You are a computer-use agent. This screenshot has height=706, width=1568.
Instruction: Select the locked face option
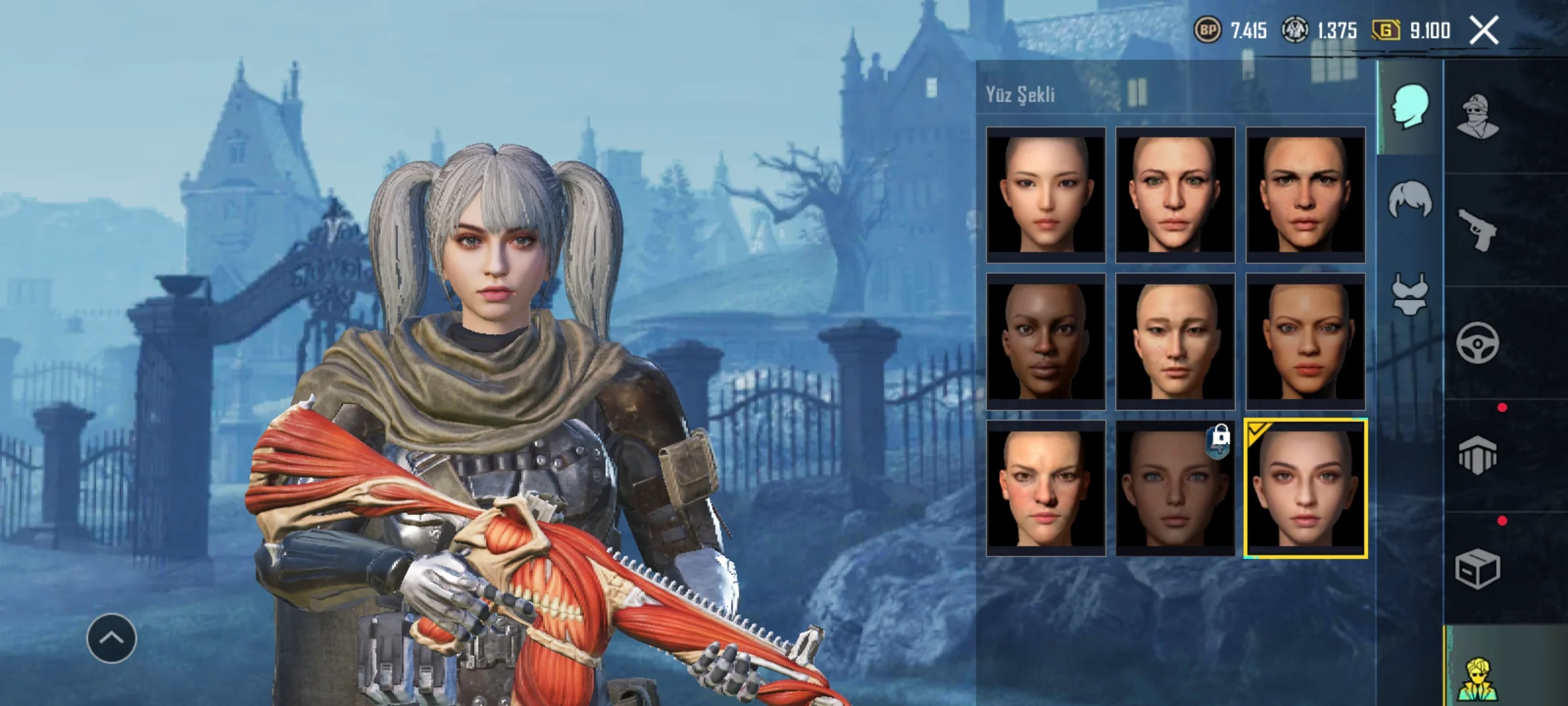1175,488
